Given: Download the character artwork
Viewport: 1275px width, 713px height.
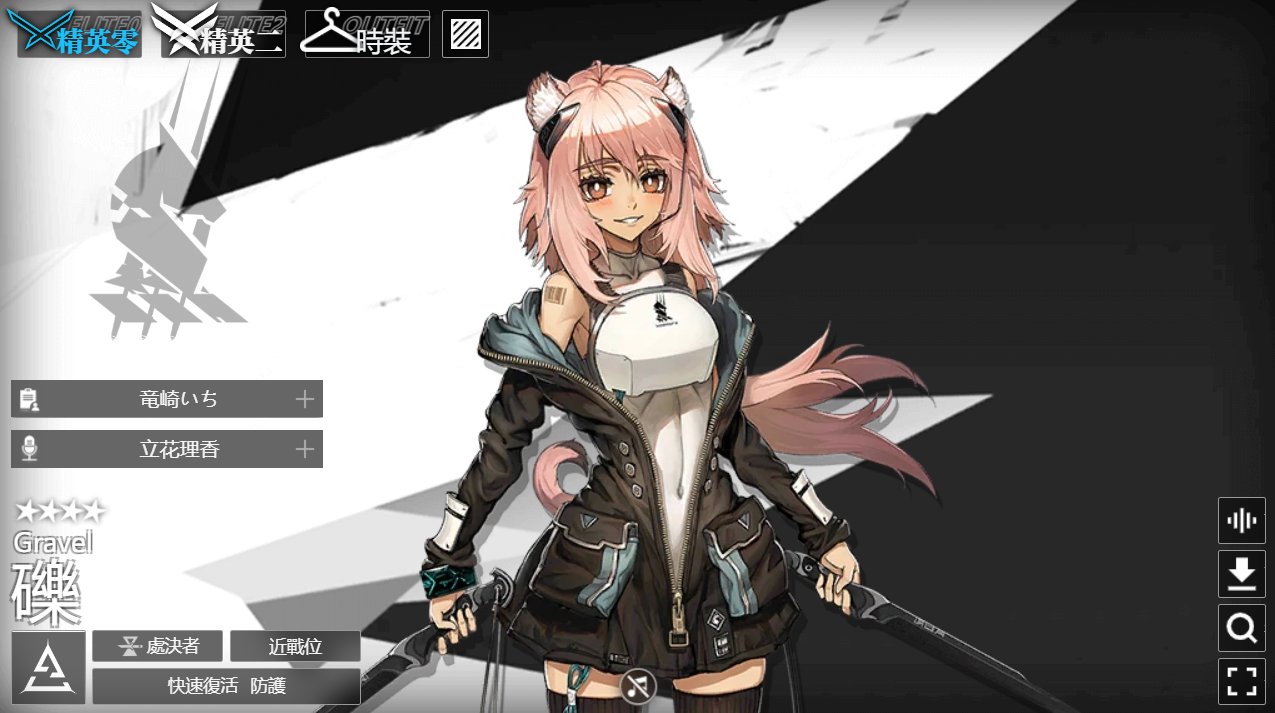Looking at the screenshot, I should tap(1241, 574).
